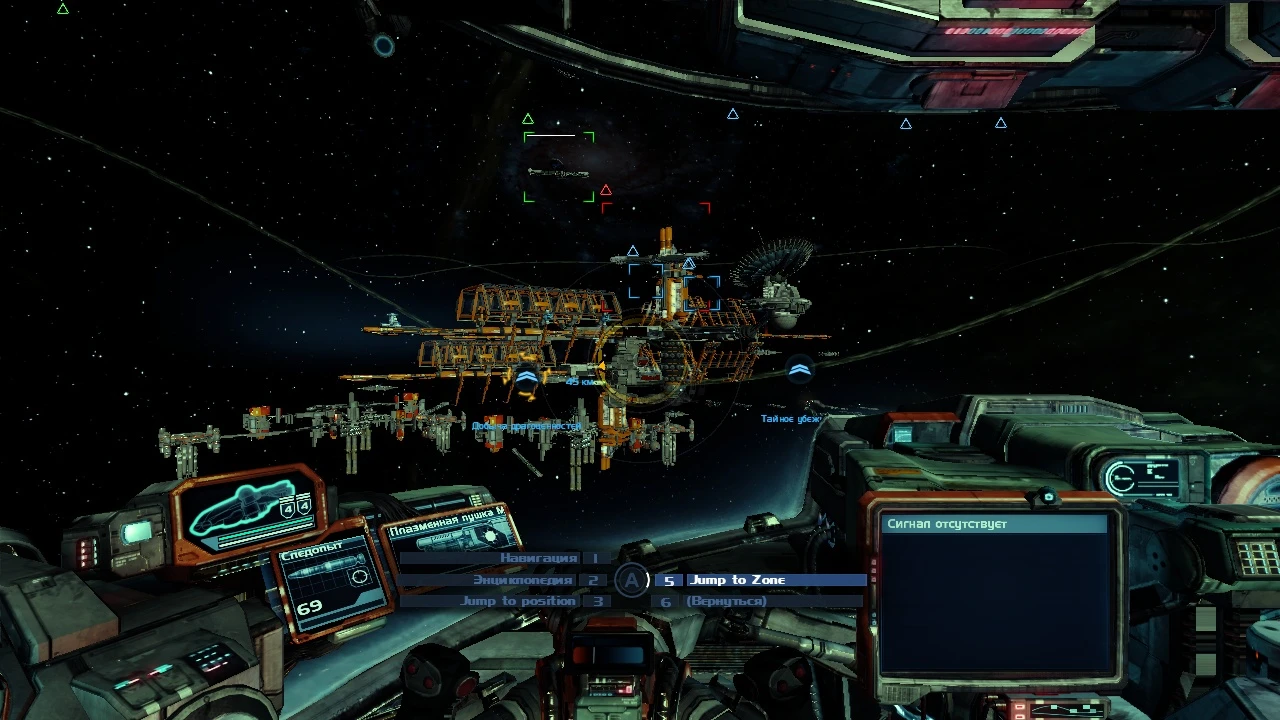This screenshot has height=720, width=1280.
Task: Click the Тайное убежище waypoint marker
Action: [x=799, y=372]
